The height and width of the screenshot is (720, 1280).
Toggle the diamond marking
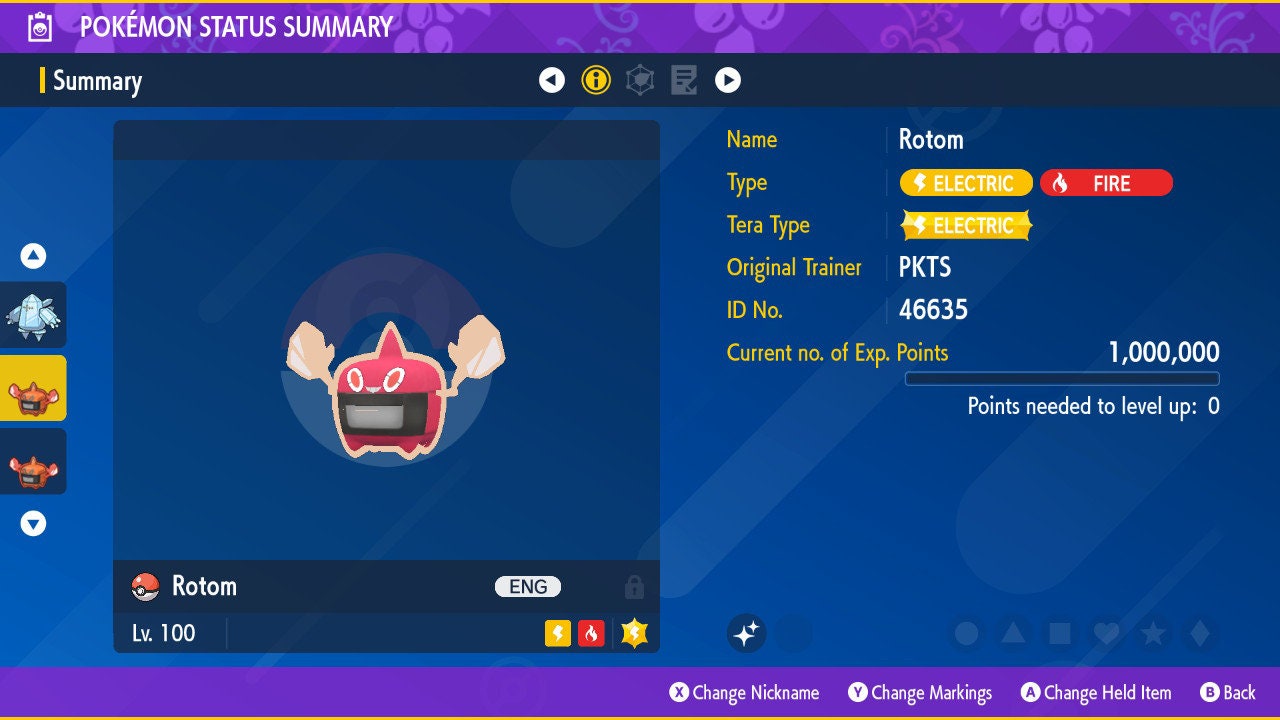pyautogui.click(x=1200, y=633)
